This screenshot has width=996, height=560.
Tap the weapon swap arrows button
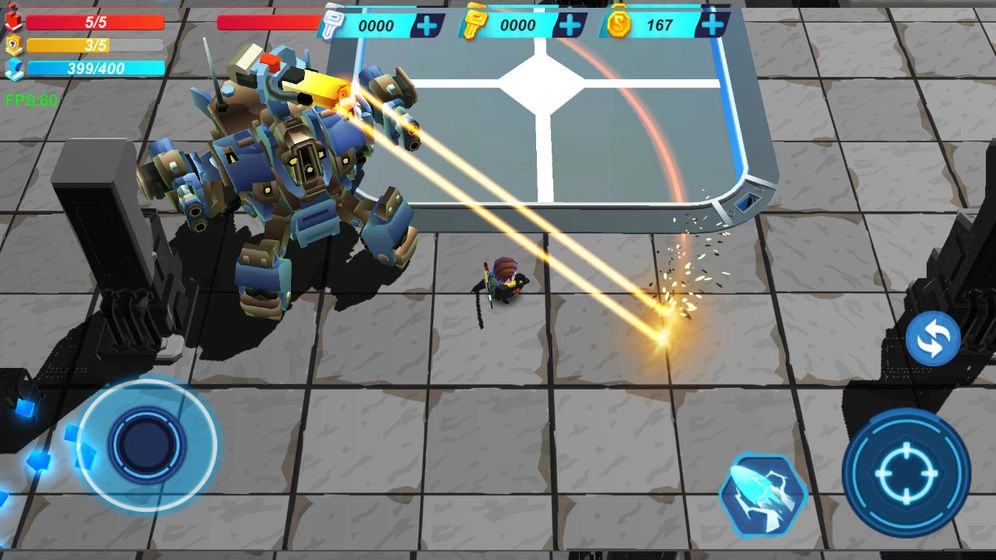[x=932, y=339]
